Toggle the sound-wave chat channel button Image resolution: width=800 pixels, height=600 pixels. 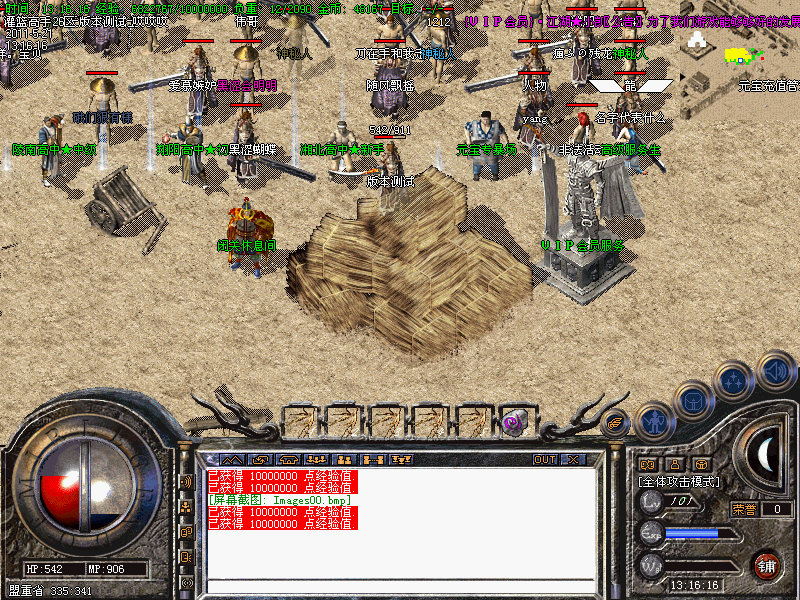point(186,481)
